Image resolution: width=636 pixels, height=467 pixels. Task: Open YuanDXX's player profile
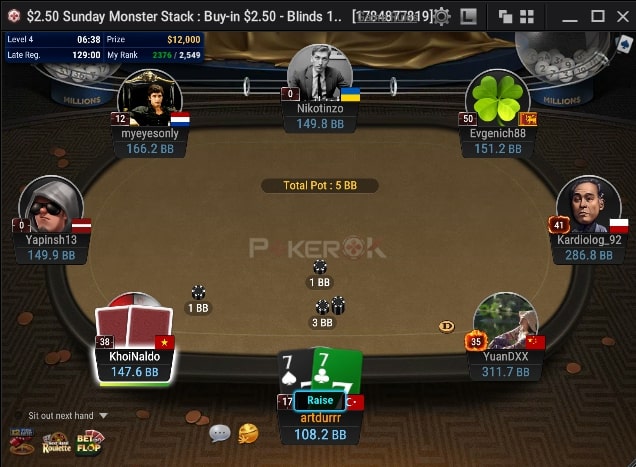[505, 322]
